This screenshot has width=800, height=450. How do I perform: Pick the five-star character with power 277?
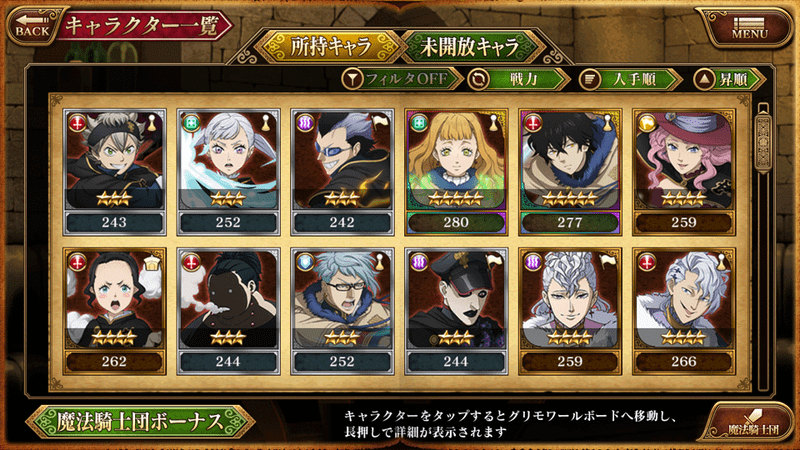(570, 168)
